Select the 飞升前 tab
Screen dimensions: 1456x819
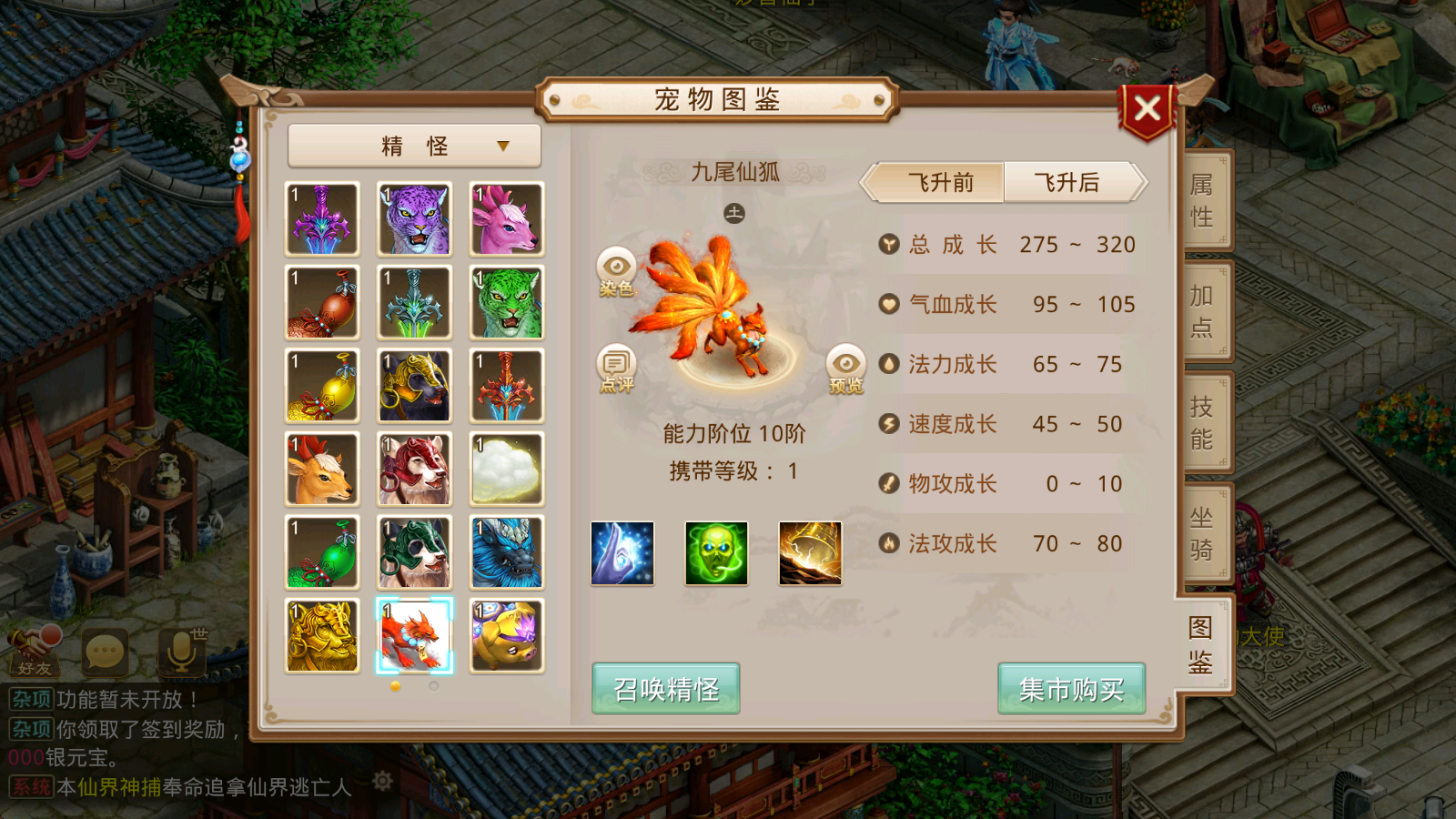[937, 182]
